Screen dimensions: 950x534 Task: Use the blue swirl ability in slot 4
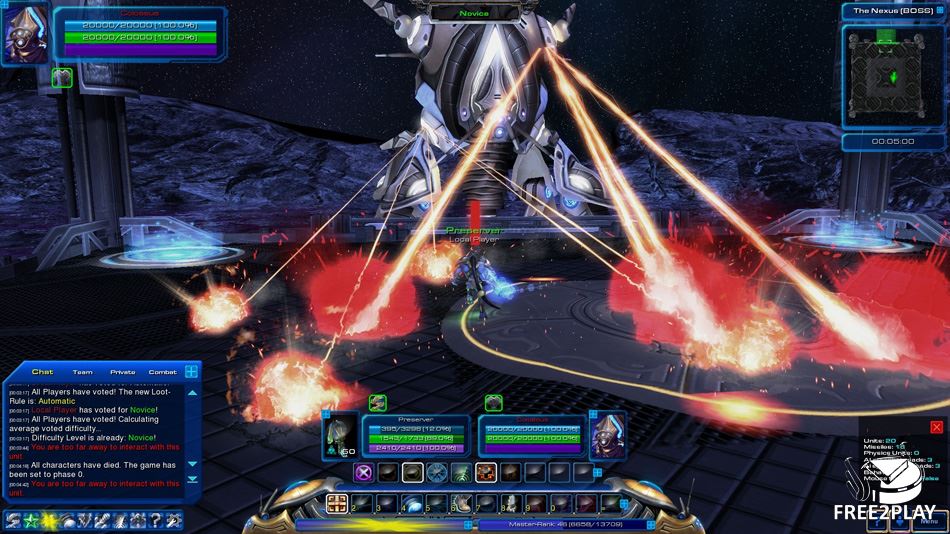coord(411,503)
